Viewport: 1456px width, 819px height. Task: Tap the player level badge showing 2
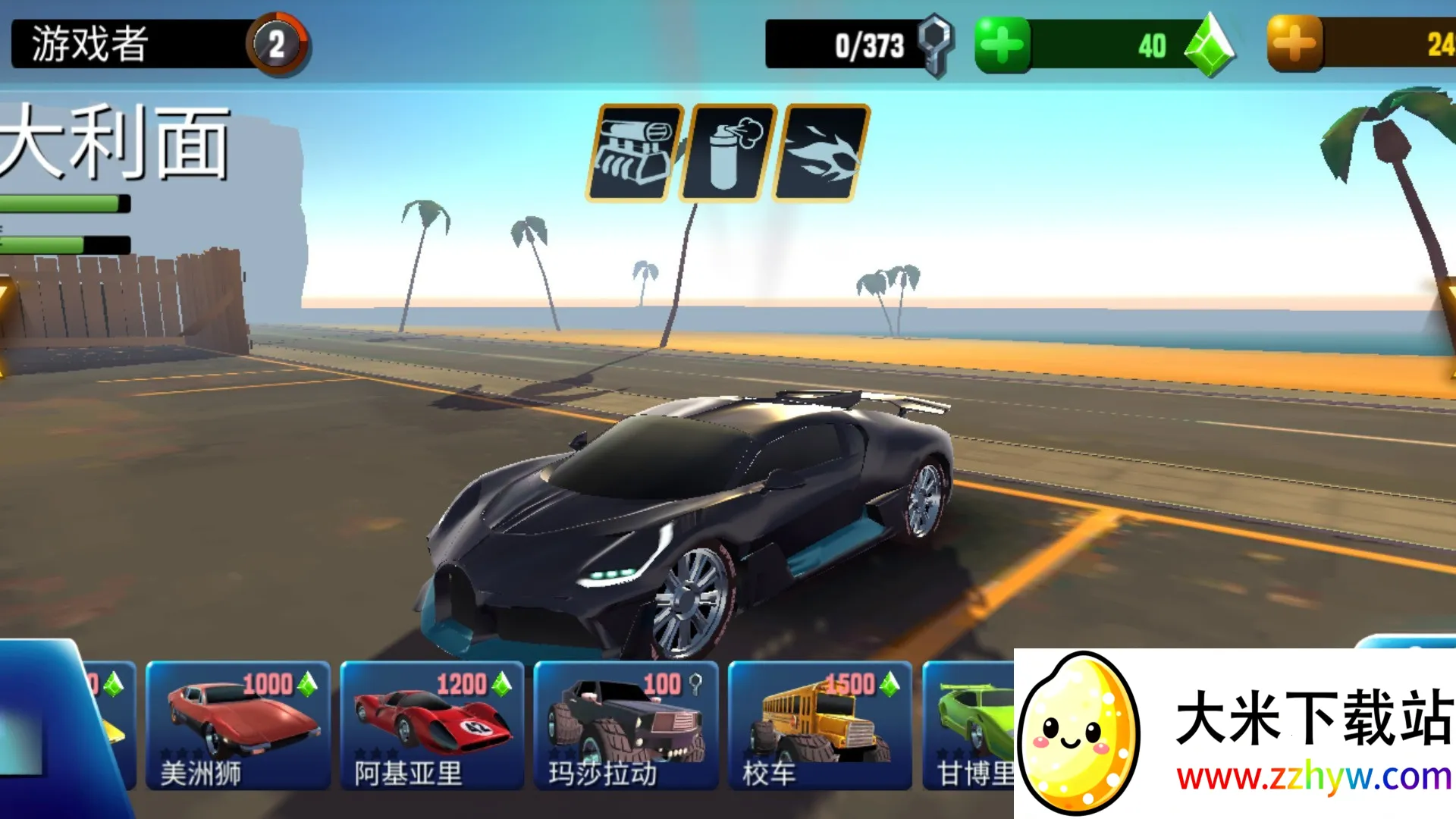click(x=278, y=43)
